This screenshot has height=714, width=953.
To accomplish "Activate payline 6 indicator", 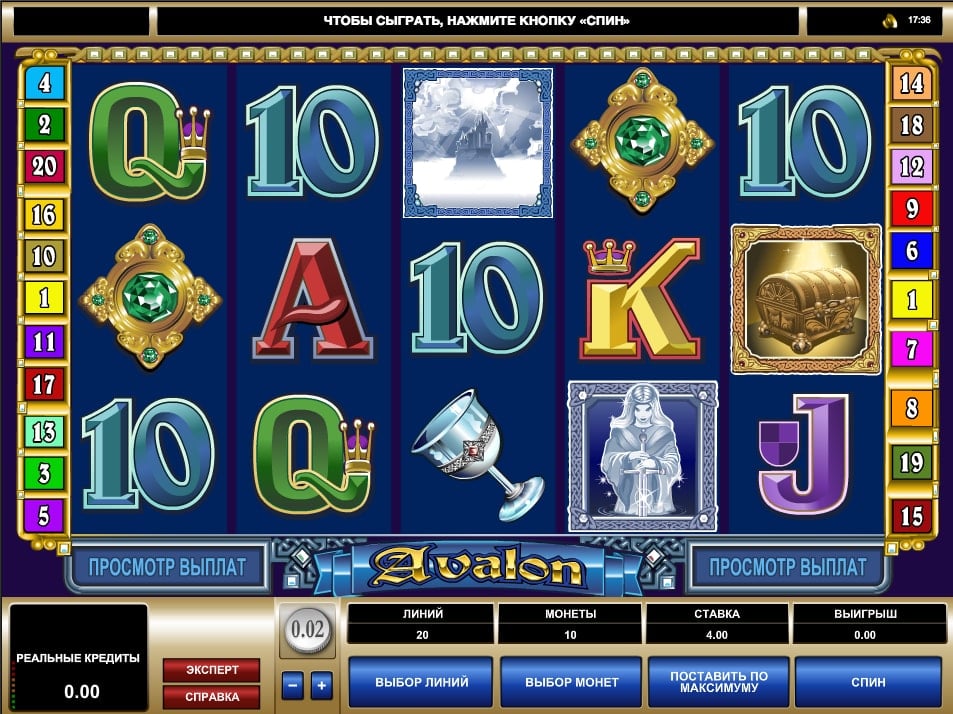I will 911,251.
